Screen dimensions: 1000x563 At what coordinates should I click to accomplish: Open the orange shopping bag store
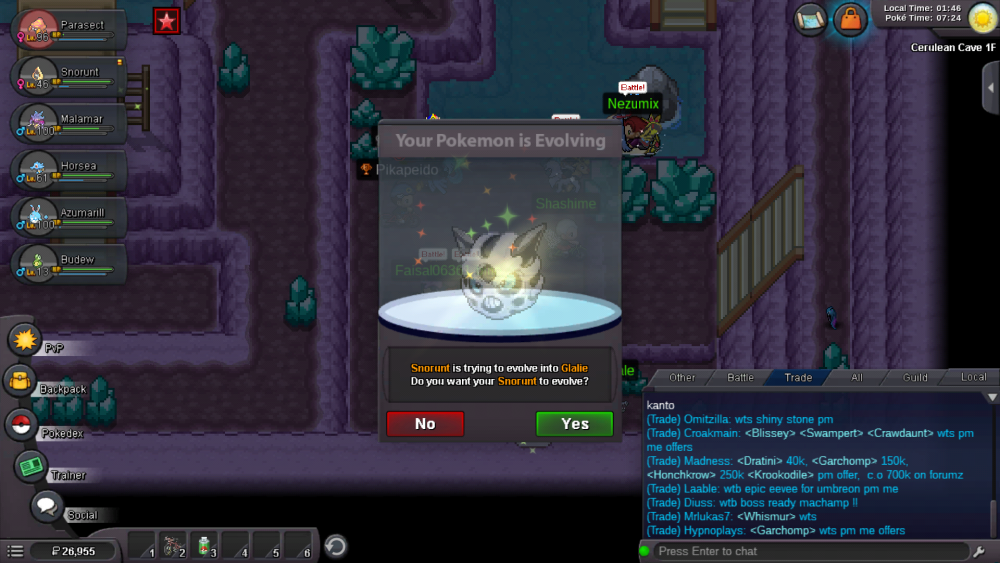click(849, 19)
